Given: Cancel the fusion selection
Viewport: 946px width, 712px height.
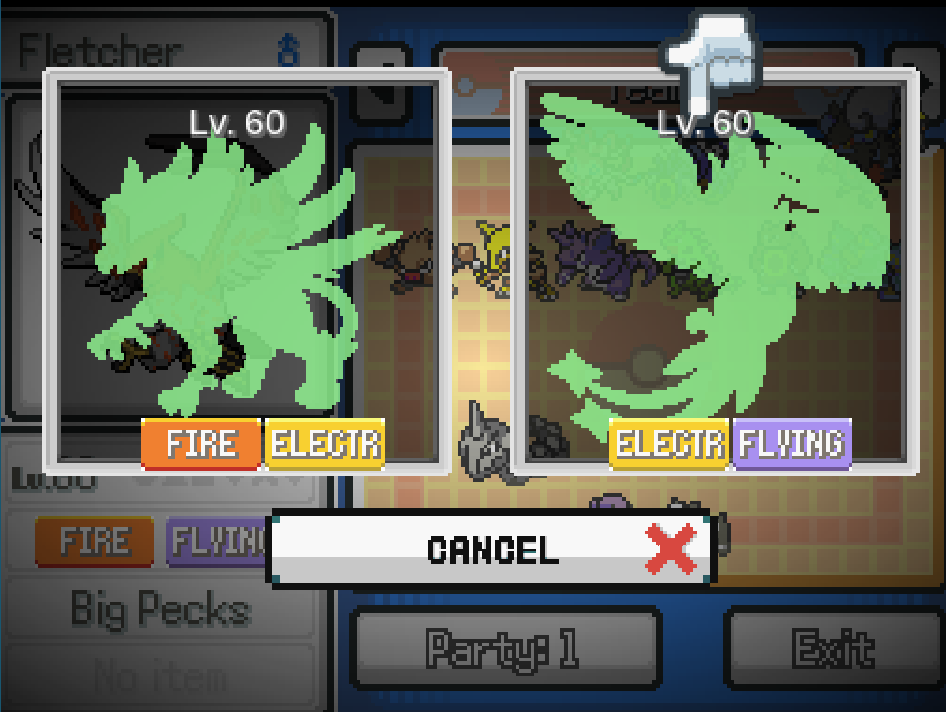Looking at the screenshot, I should click(490, 549).
